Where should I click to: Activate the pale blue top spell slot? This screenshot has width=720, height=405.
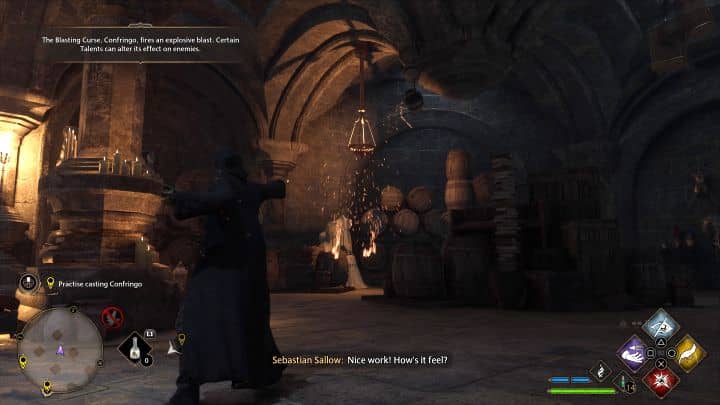pos(661,325)
